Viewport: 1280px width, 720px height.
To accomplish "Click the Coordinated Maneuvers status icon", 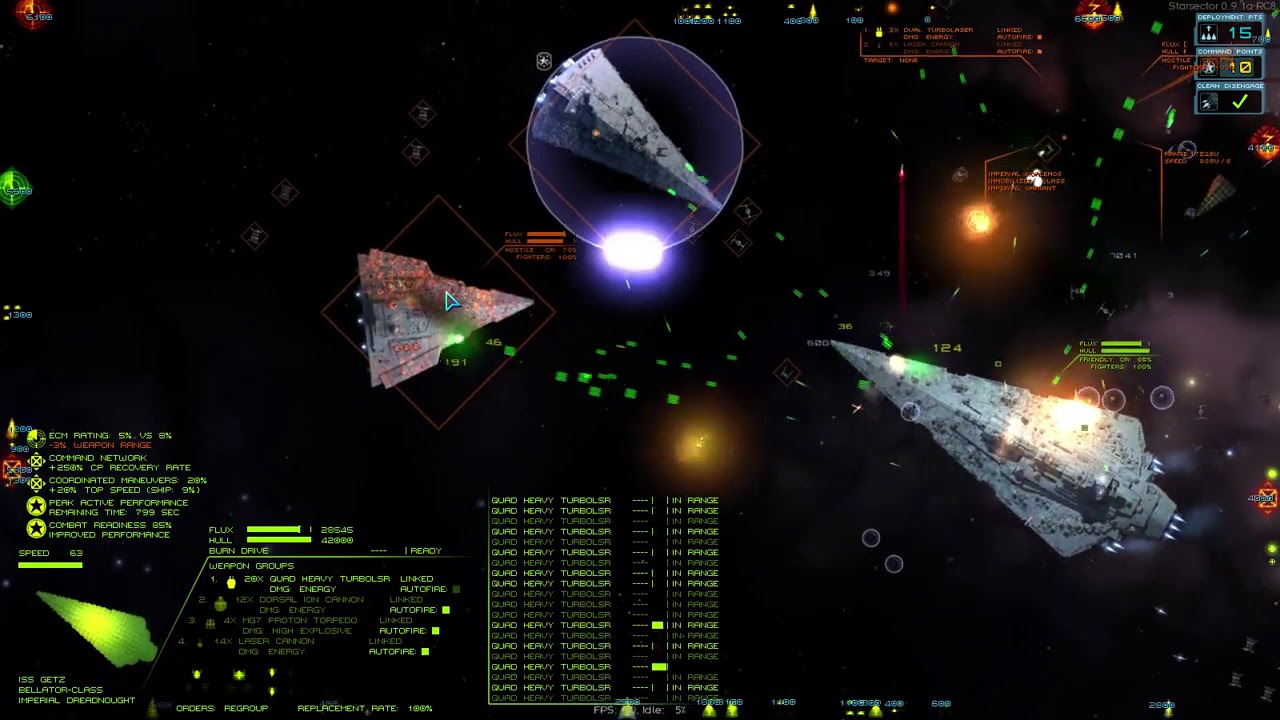I will 36,484.
